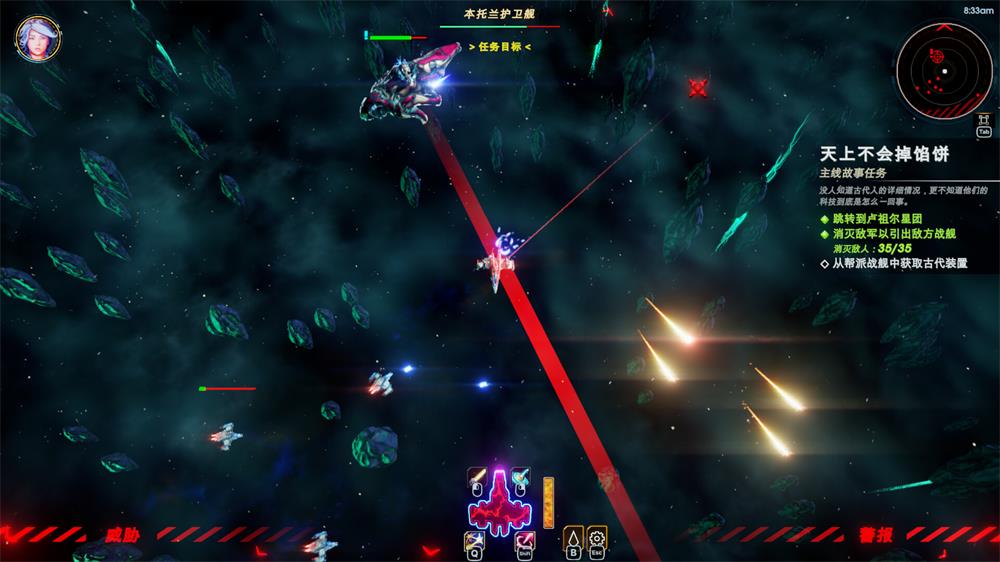Click the pilot portrait avatar

point(38,38)
